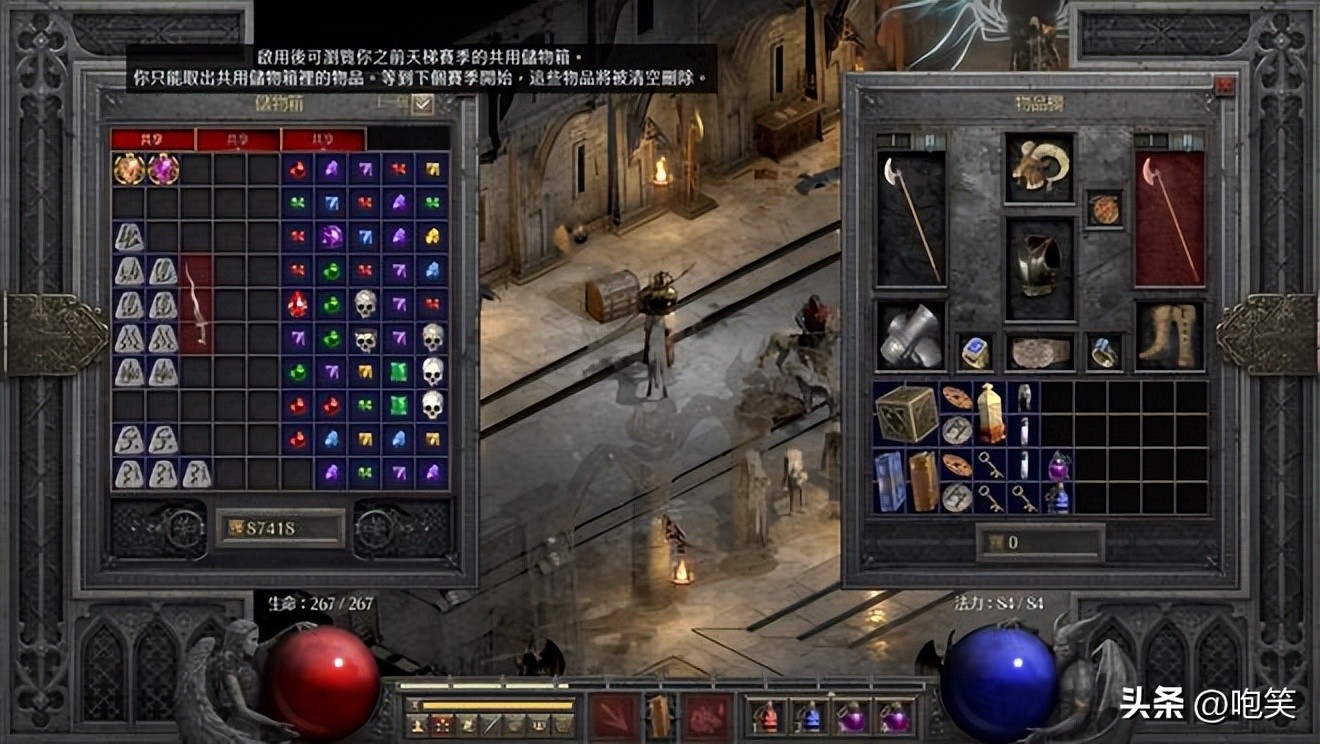Click the equipped gauntlets slot
1320x744 pixels.
(910, 336)
